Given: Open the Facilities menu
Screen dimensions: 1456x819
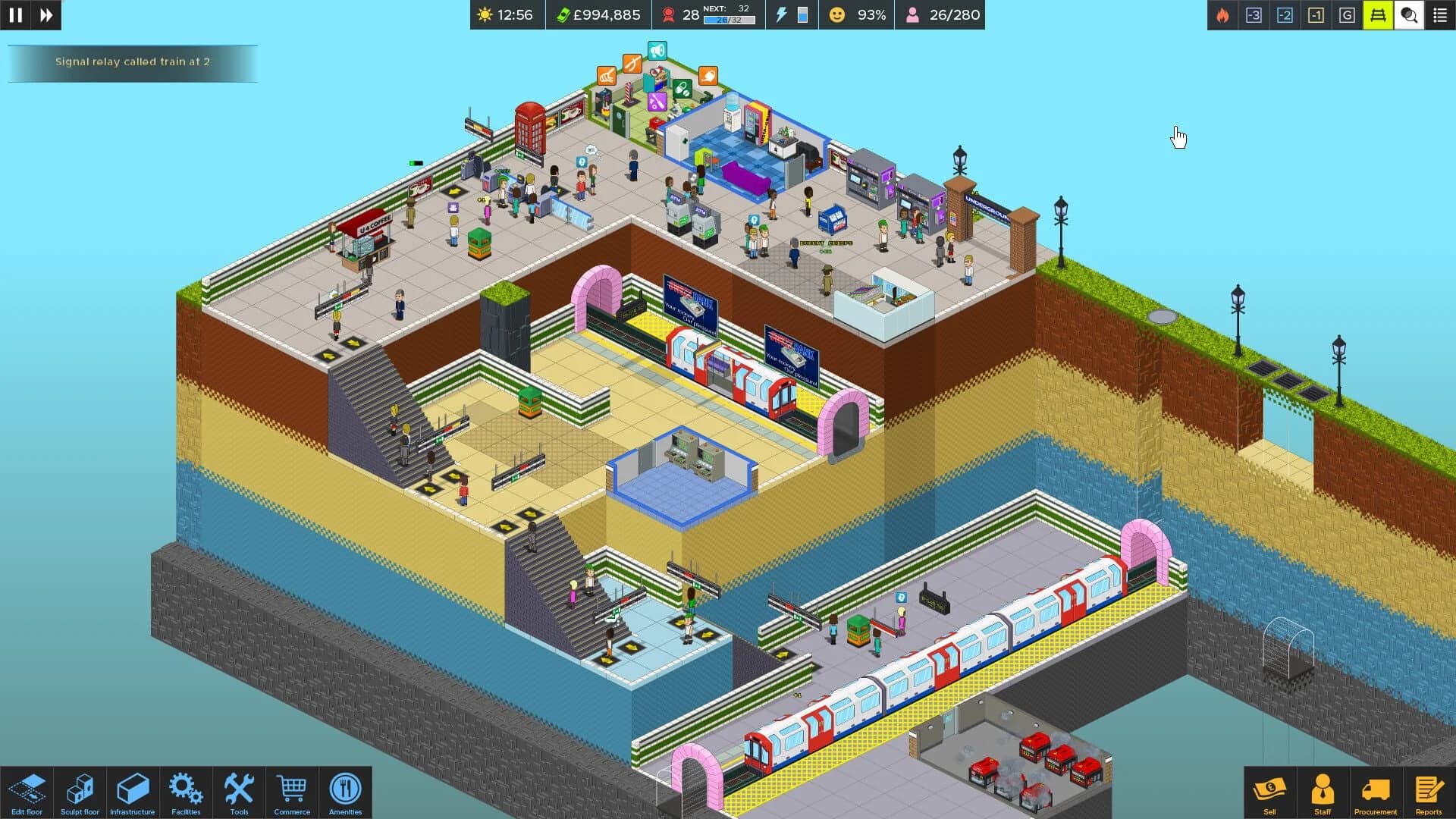Looking at the screenshot, I should [186, 791].
